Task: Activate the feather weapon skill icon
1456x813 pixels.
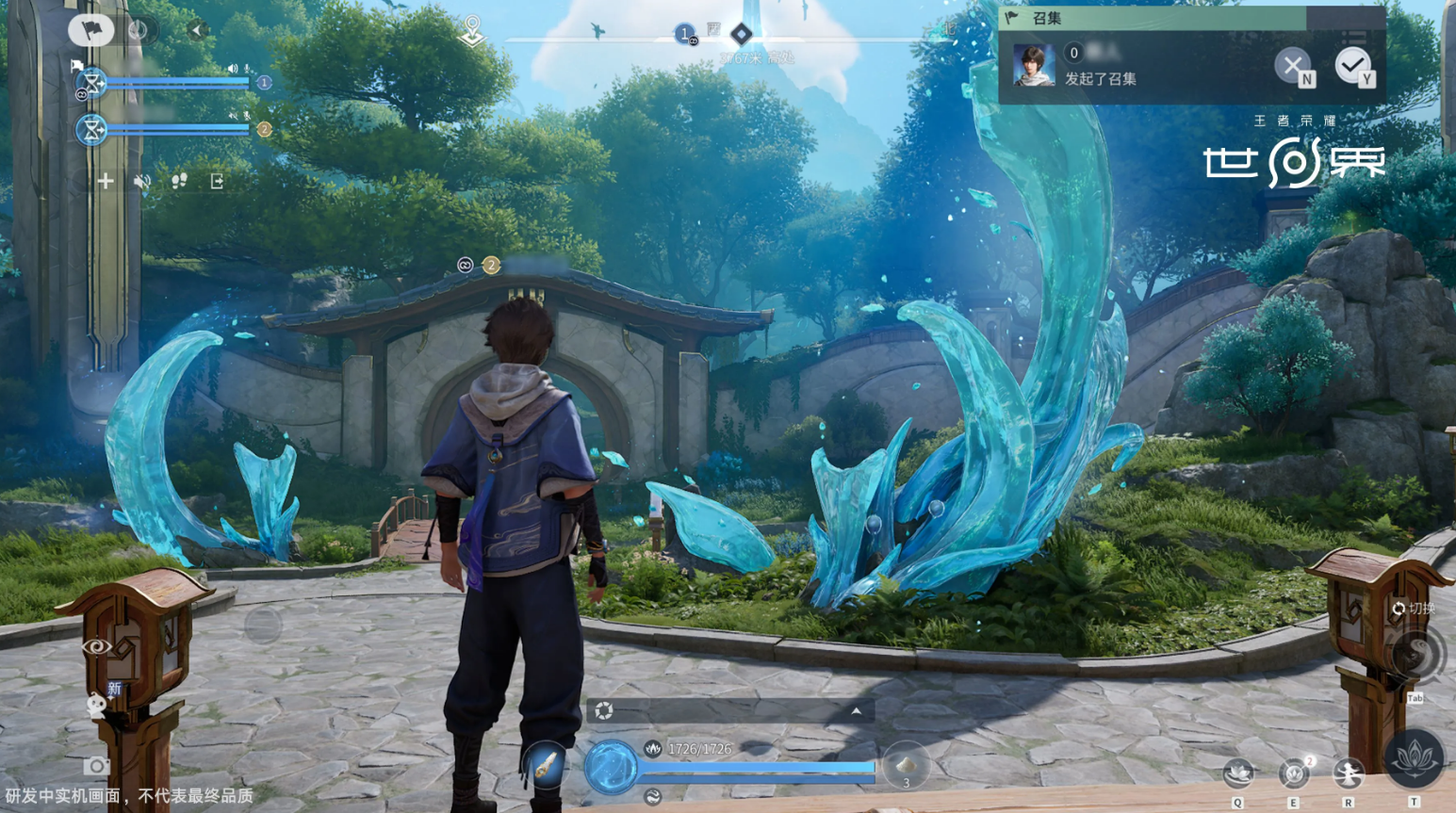Action: pyautogui.click(x=545, y=765)
